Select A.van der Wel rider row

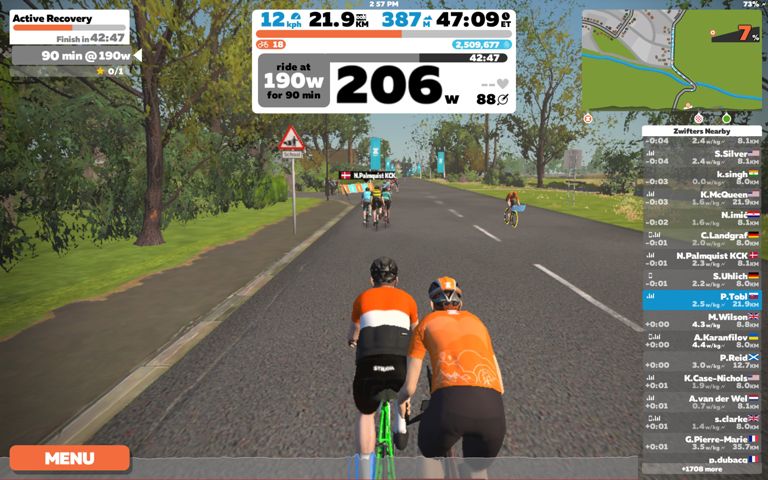click(701, 402)
